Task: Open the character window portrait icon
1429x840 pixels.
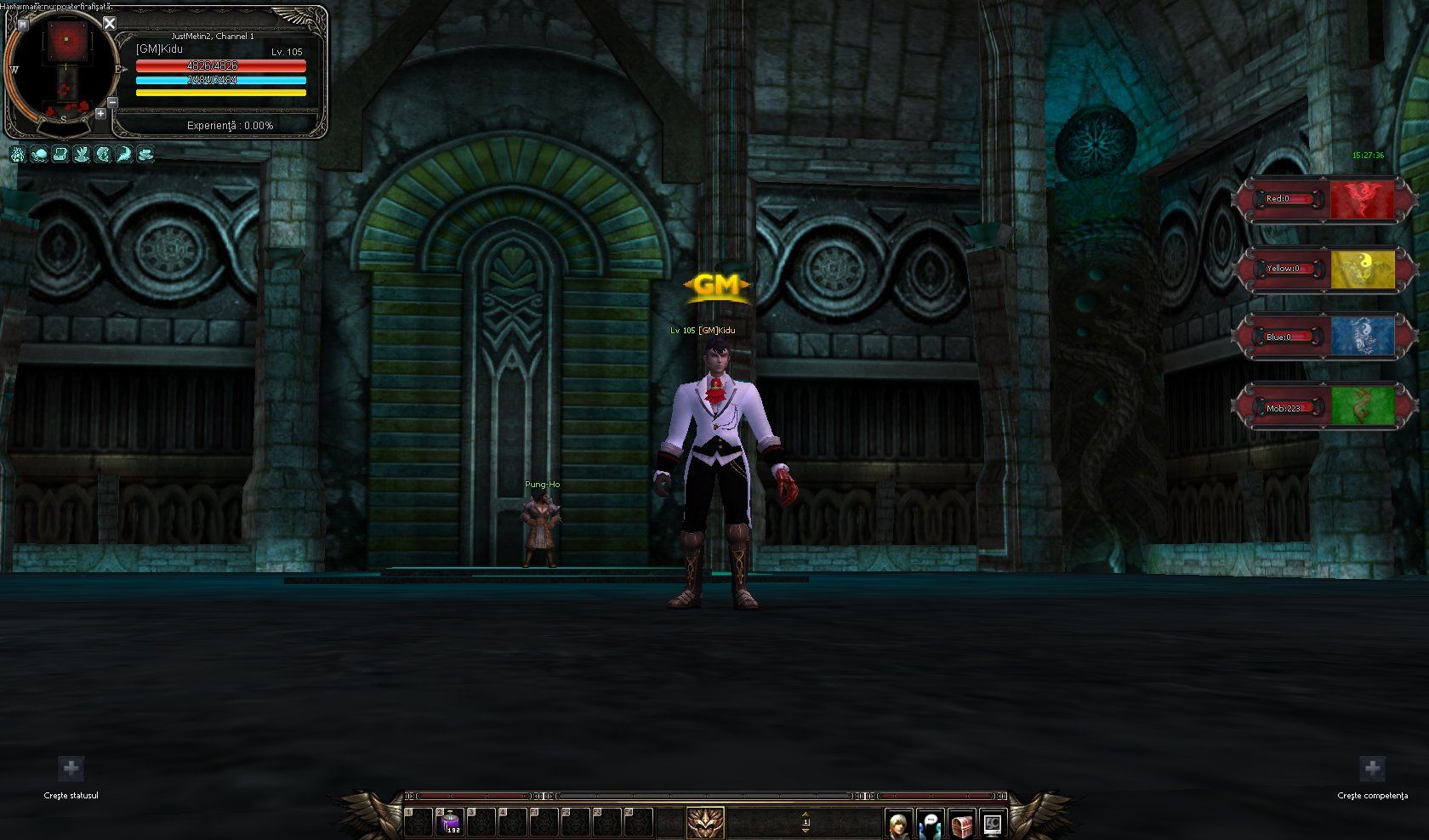Action: tap(897, 824)
